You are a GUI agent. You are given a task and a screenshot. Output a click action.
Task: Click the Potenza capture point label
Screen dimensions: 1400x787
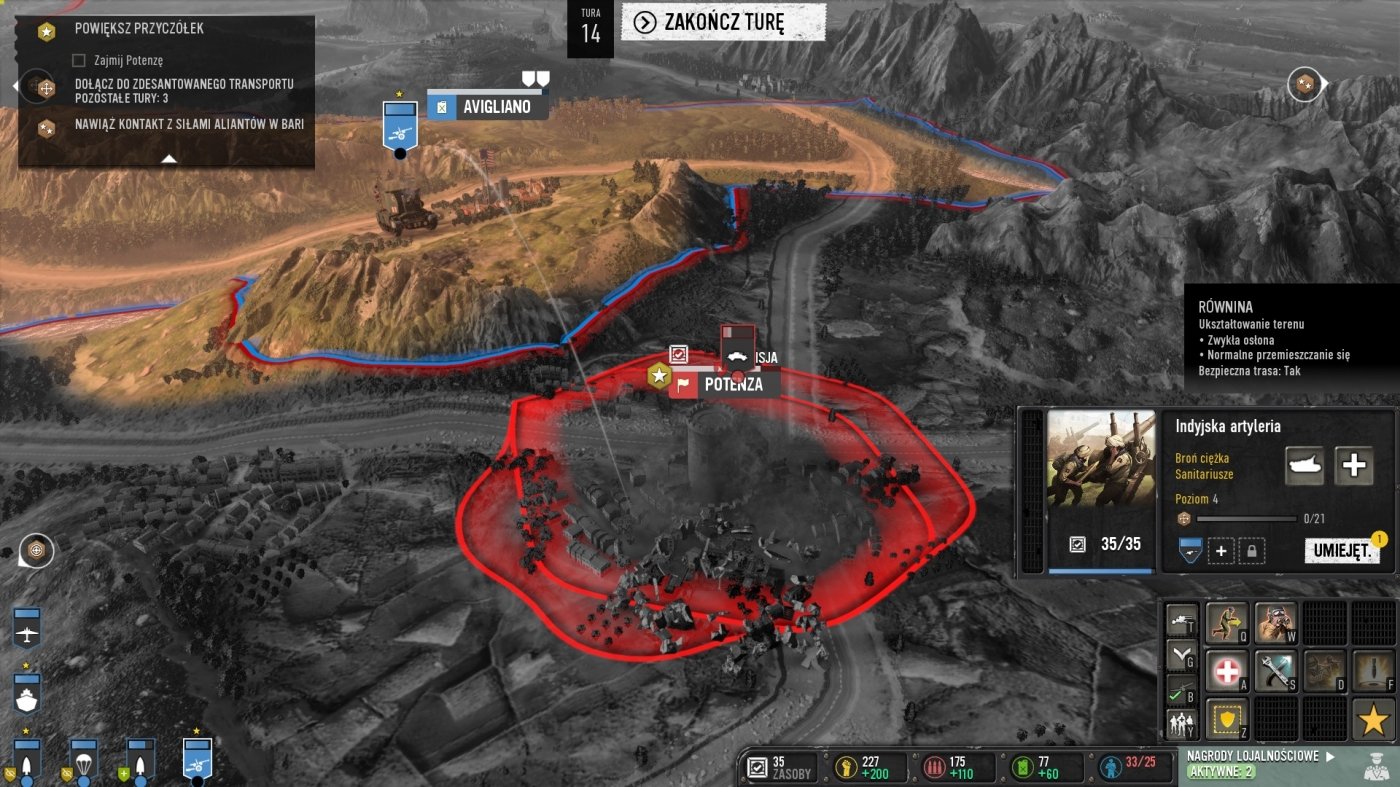732,384
